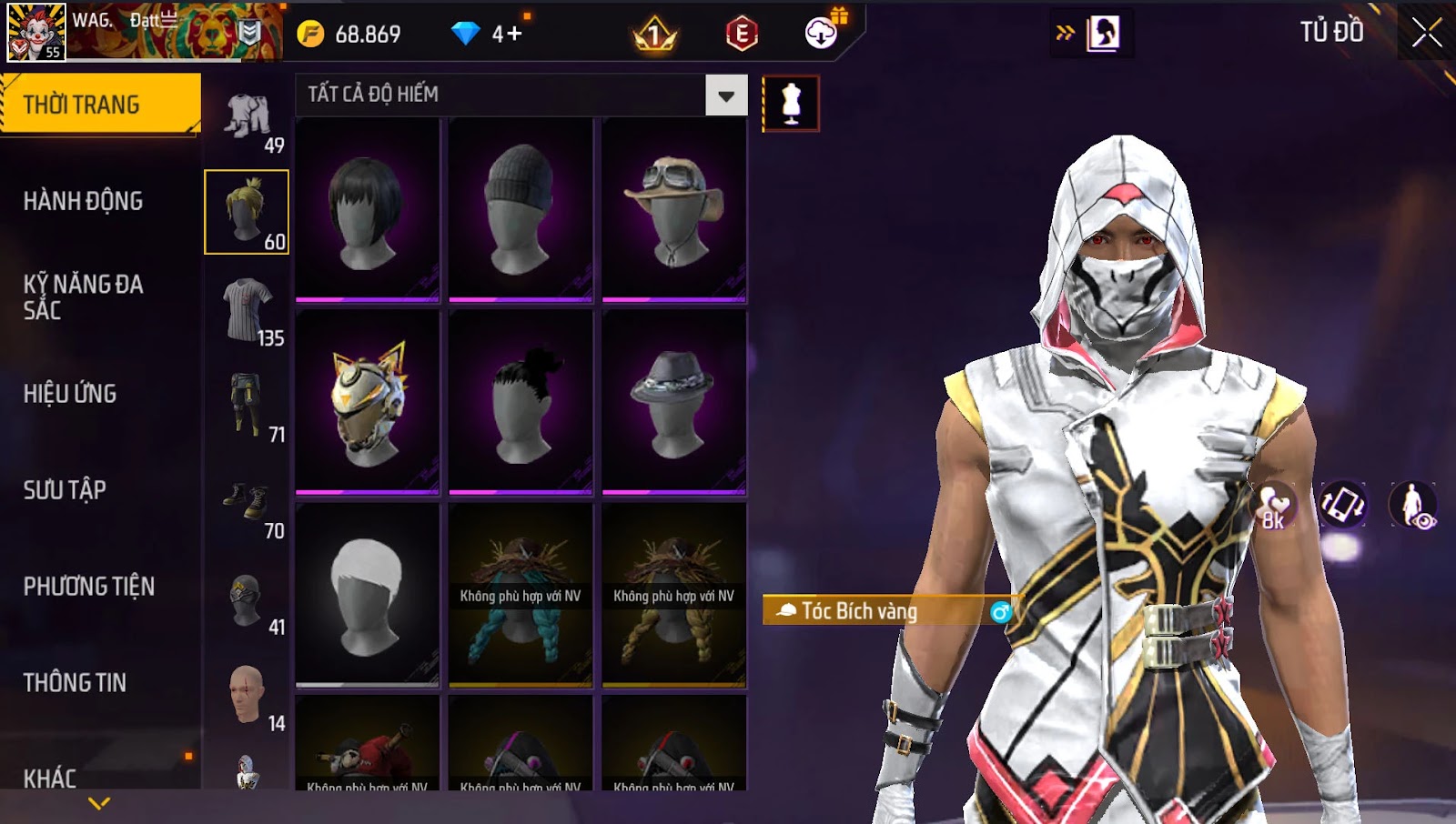Viewport: 1456px width, 824px height.
Task: Open the tops category with 135 items
Action: pyautogui.click(x=248, y=310)
